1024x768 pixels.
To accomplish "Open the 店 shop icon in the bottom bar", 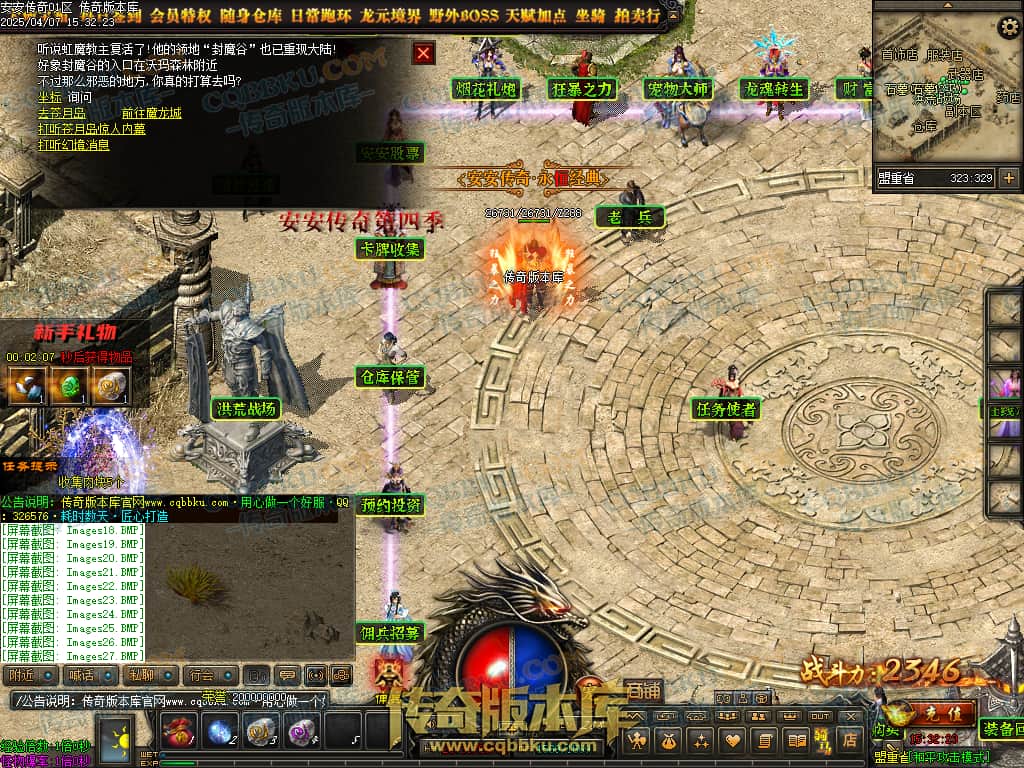I will [850, 741].
